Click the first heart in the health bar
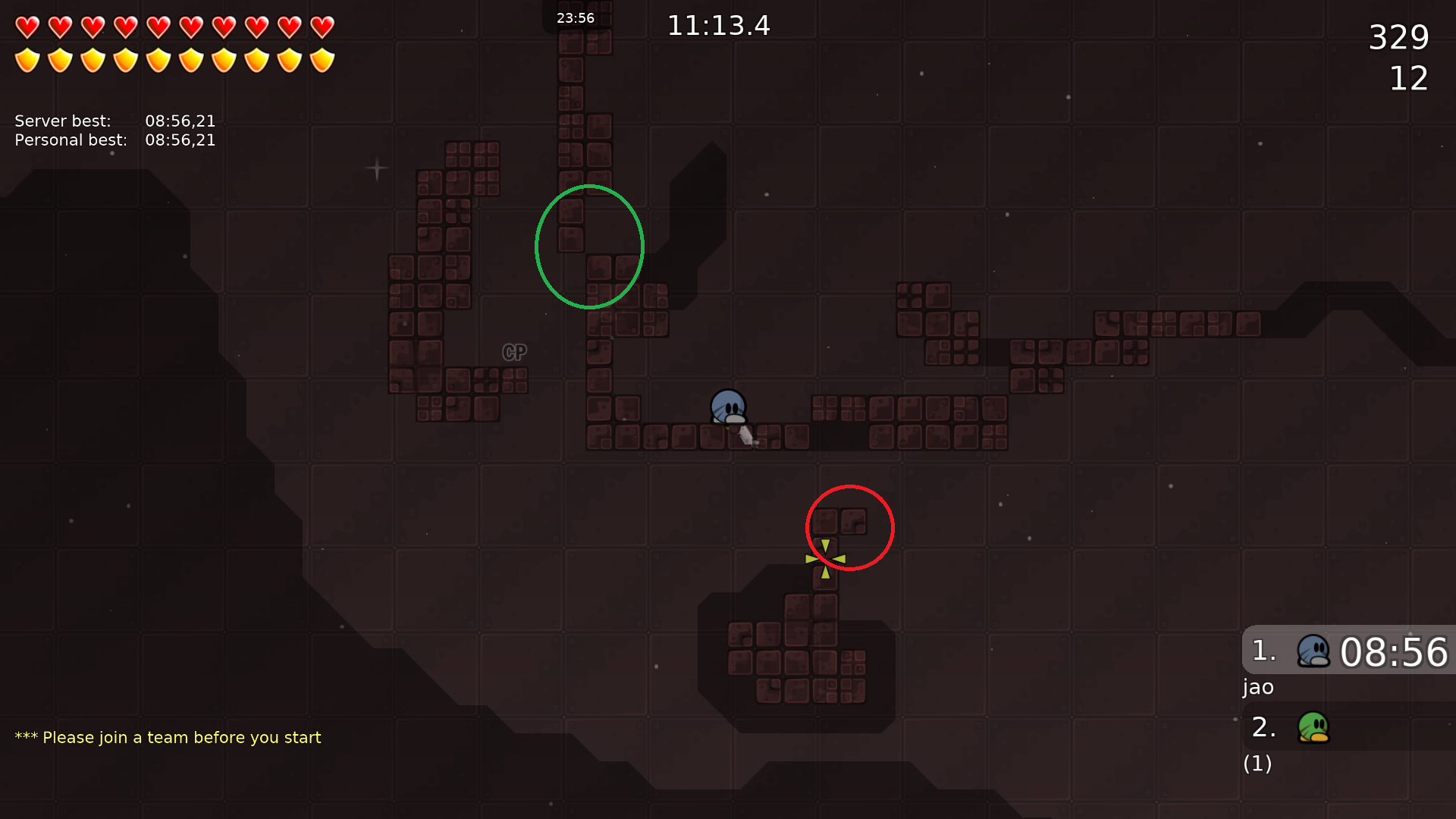 pos(27,27)
